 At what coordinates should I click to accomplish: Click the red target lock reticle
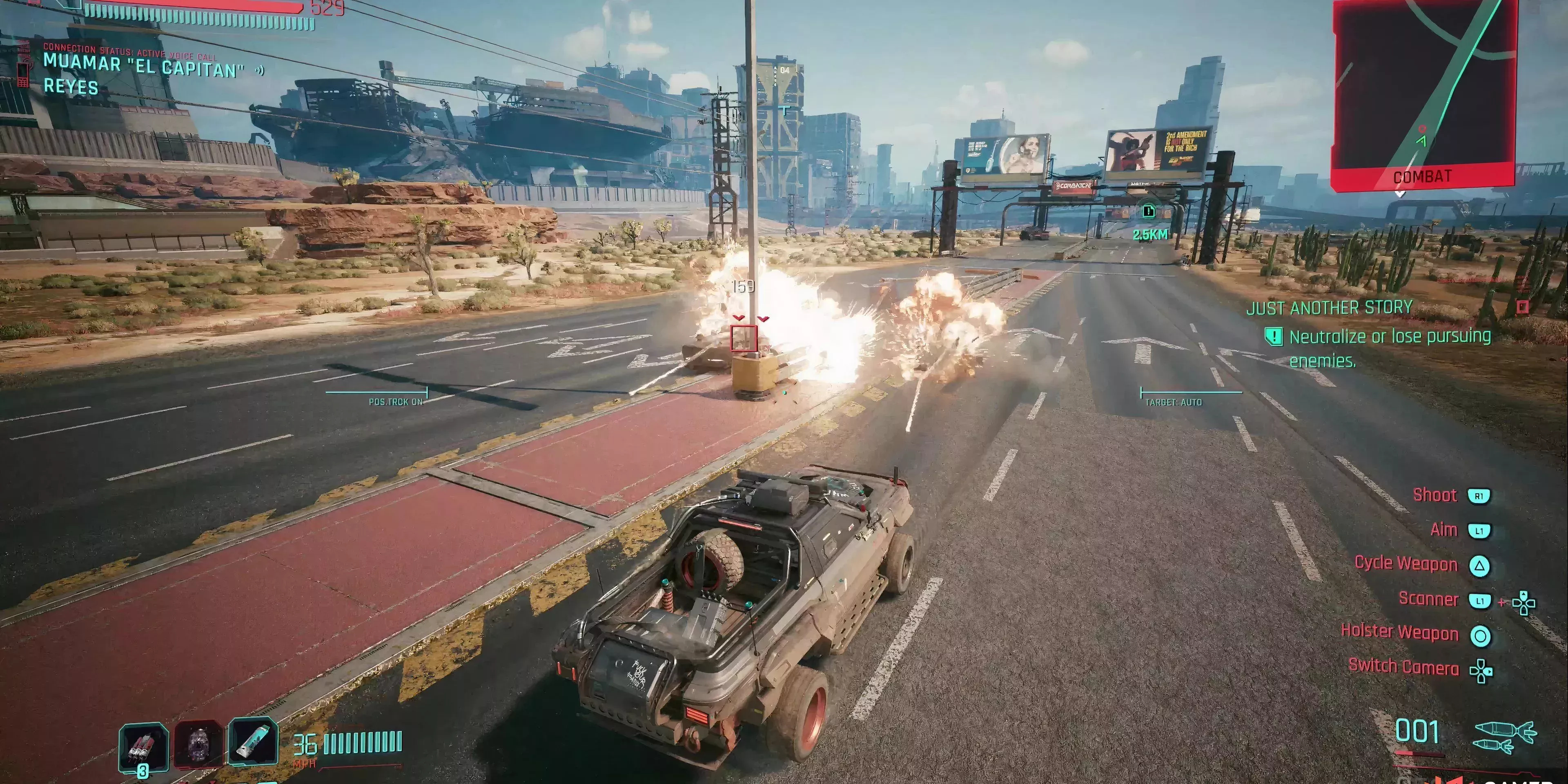coord(743,339)
